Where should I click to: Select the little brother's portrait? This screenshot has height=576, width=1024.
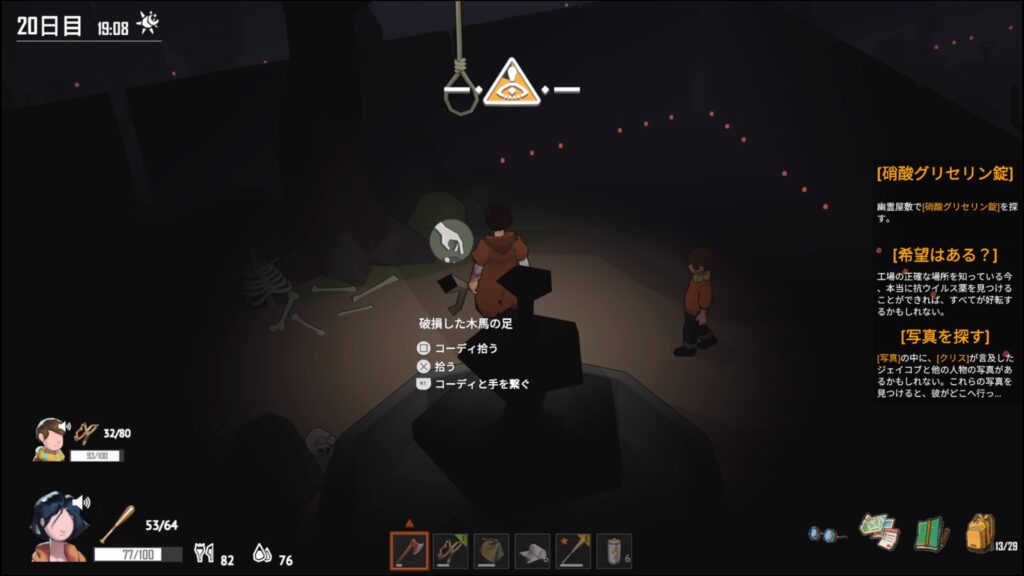pos(48,438)
